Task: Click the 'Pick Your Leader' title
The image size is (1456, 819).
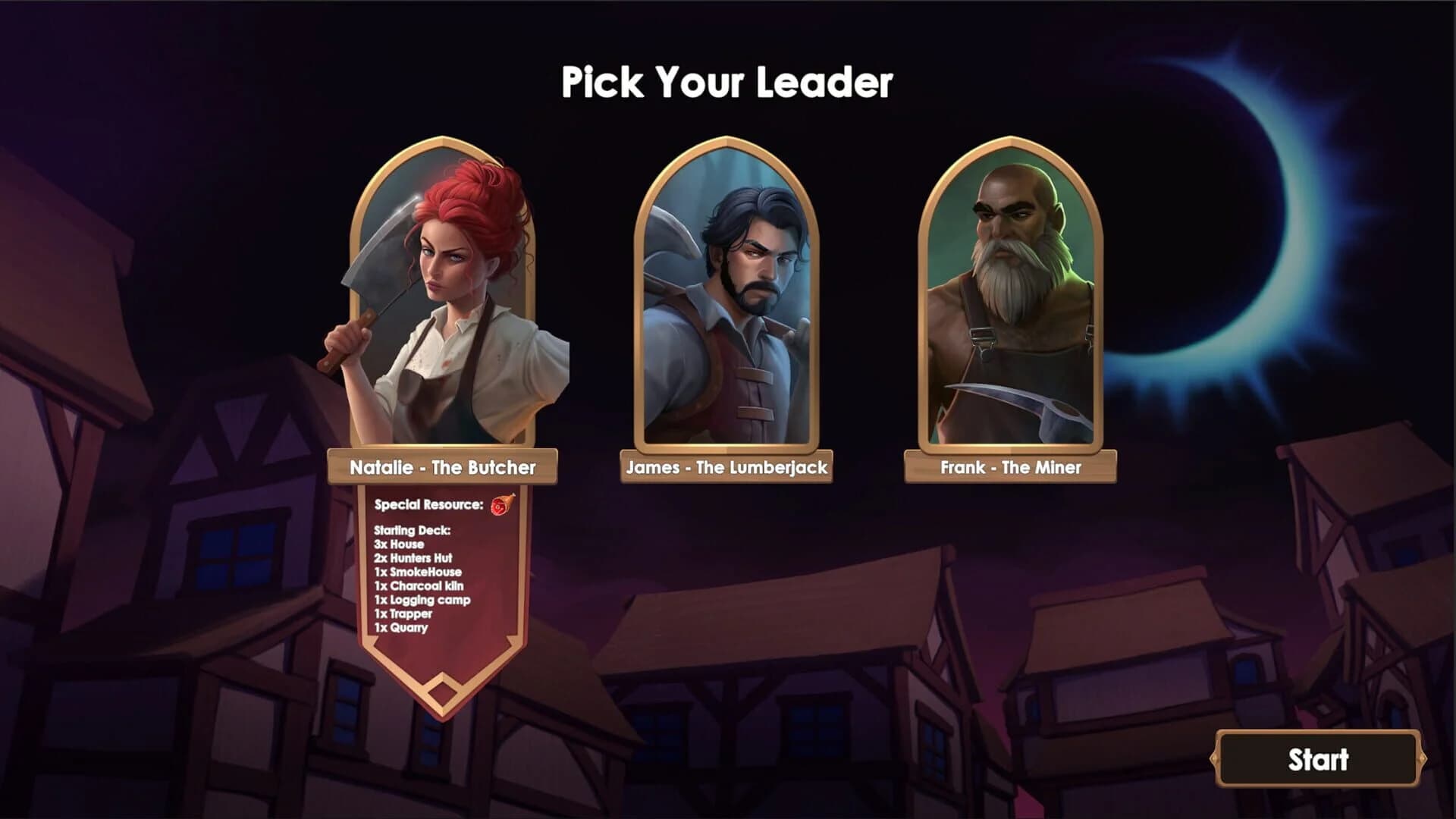Action: click(x=727, y=82)
